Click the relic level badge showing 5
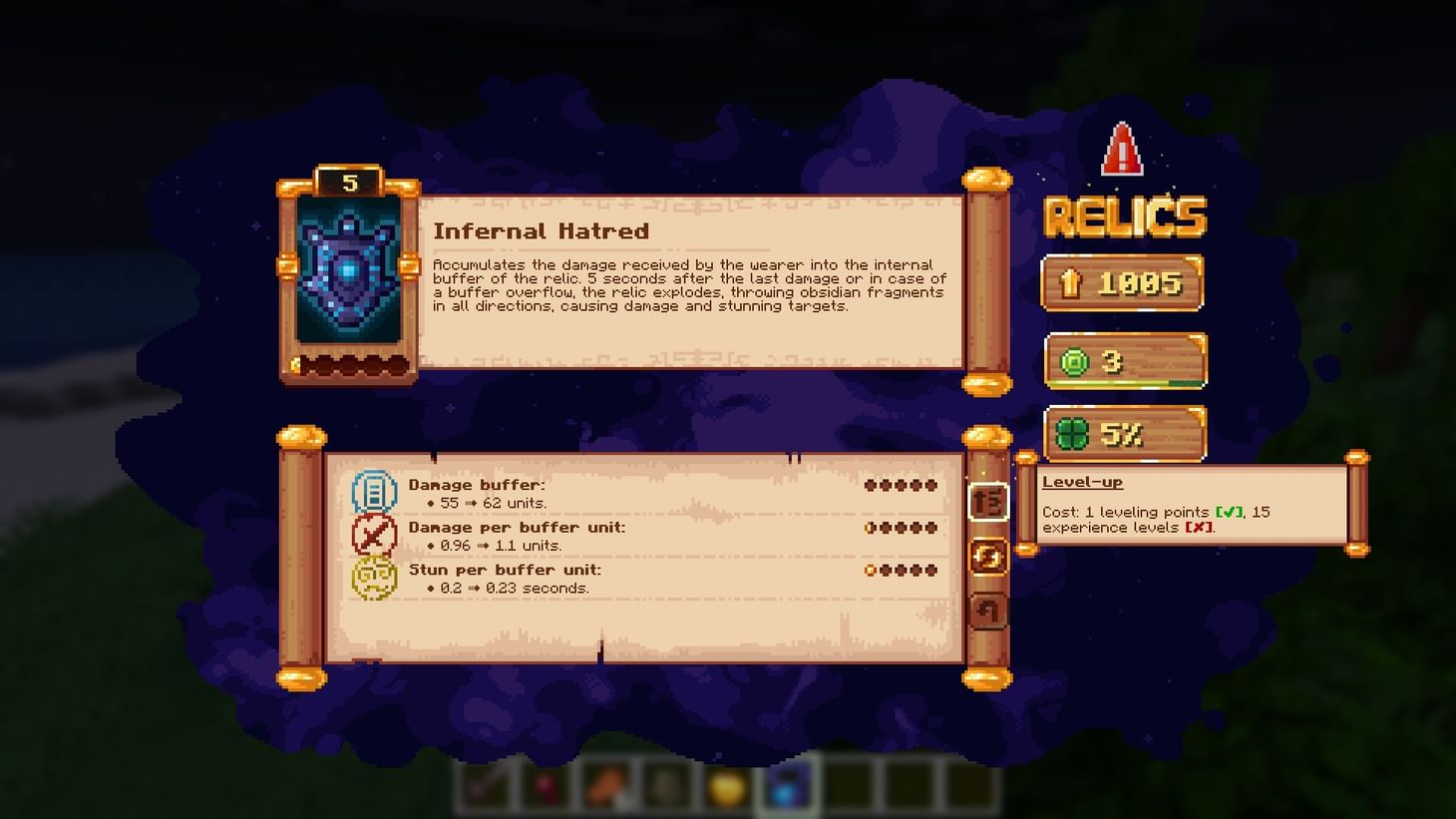 [x=348, y=181]
